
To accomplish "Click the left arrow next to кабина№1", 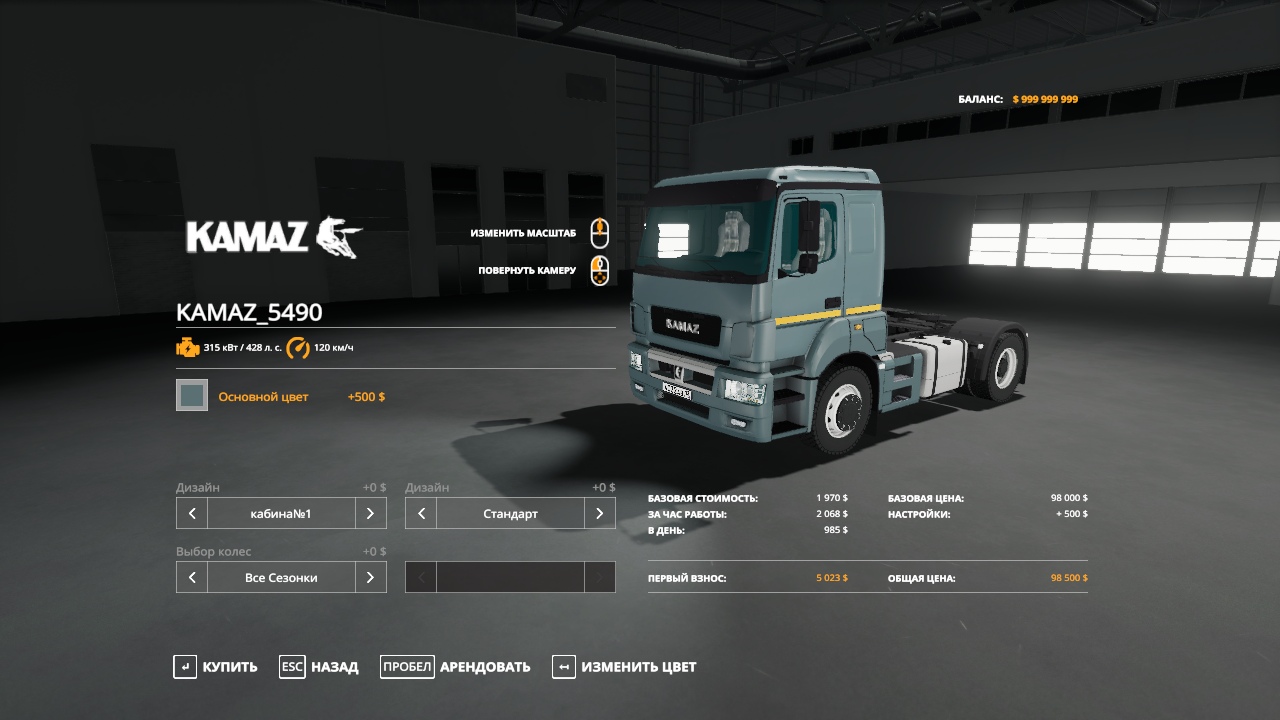I will 192,513.
